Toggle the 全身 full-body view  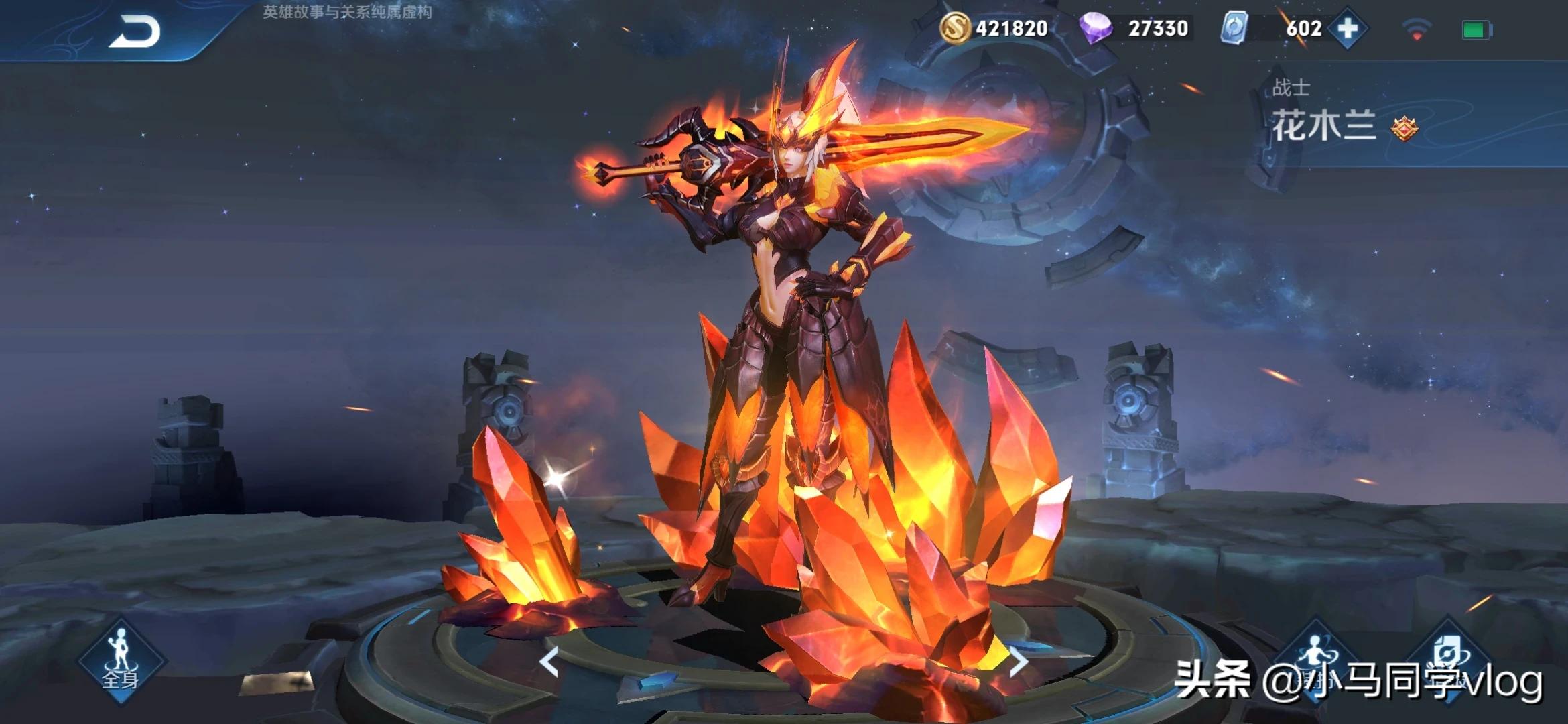pyautogui.click(x=120, y=660)
